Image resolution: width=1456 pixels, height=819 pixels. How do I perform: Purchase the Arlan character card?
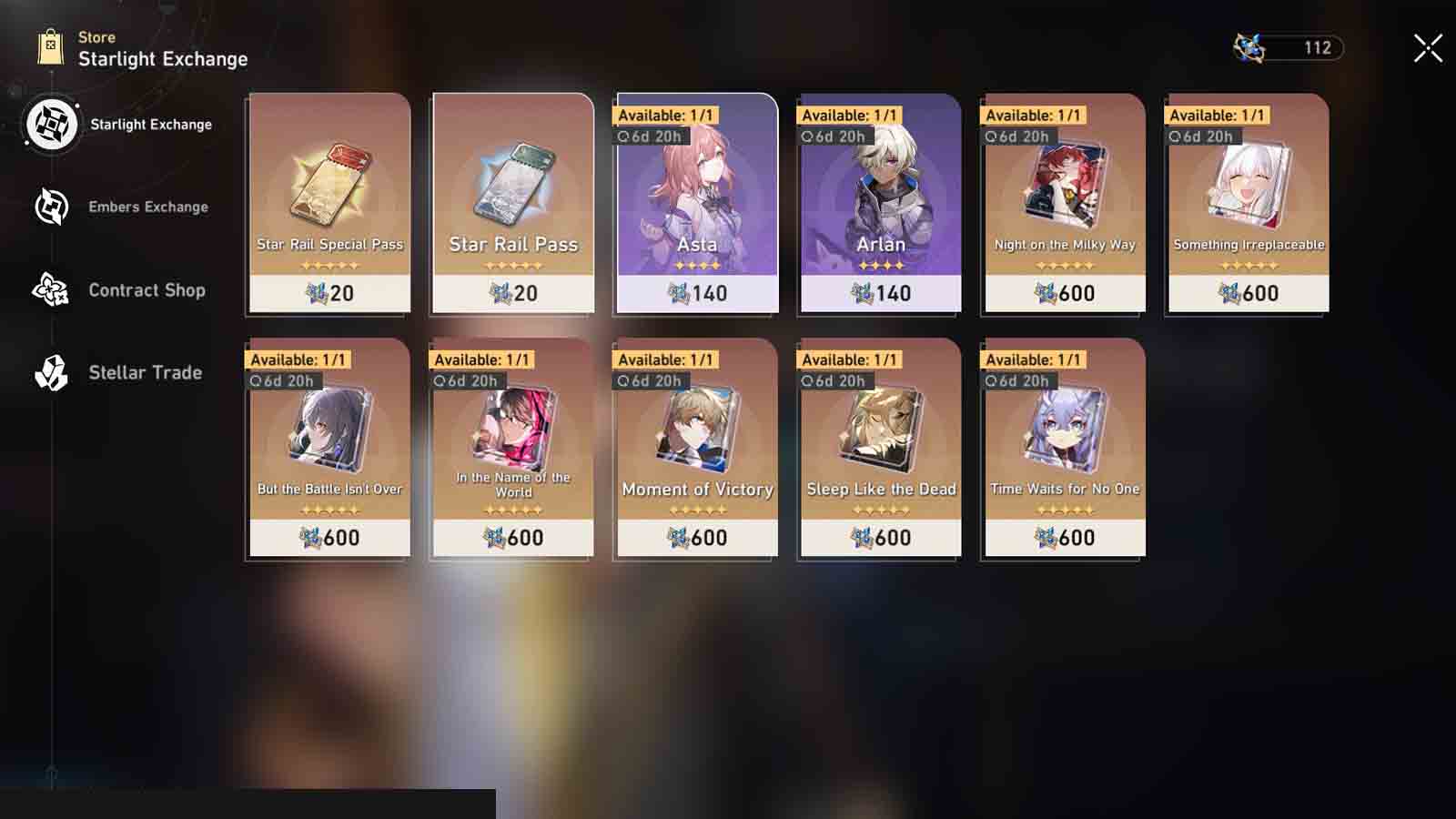[x=880, y=205]
